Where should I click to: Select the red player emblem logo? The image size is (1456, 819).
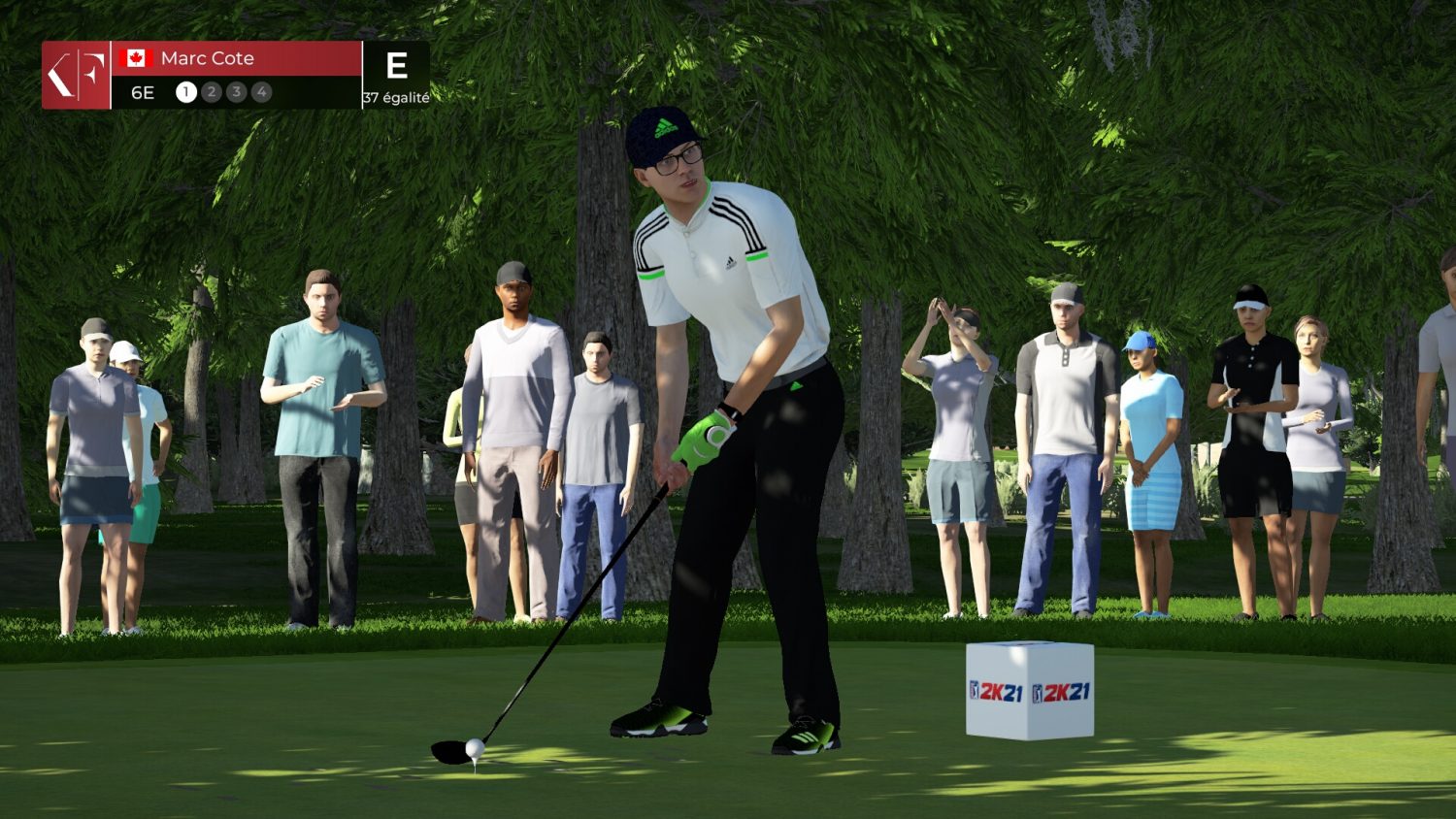(76, 75)
